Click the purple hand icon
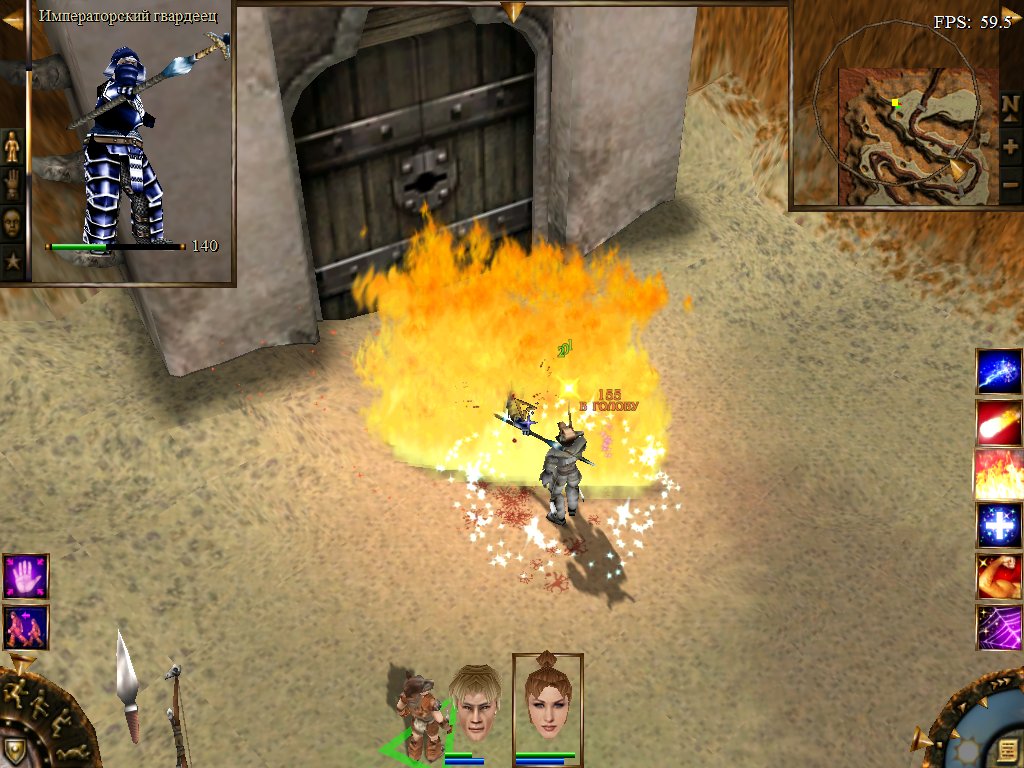1024x768 pixels. point(25,577)
